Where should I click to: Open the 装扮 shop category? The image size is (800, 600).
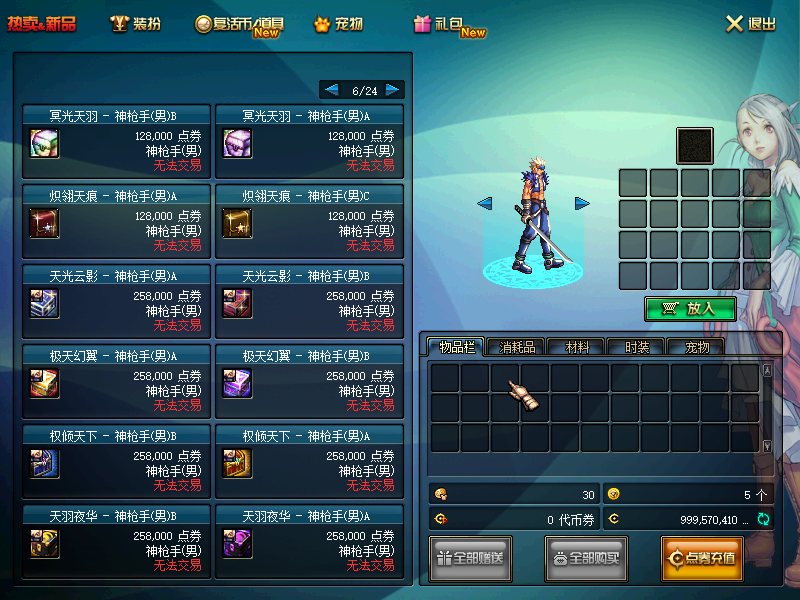pyautogui.click(x=135, y=23)
